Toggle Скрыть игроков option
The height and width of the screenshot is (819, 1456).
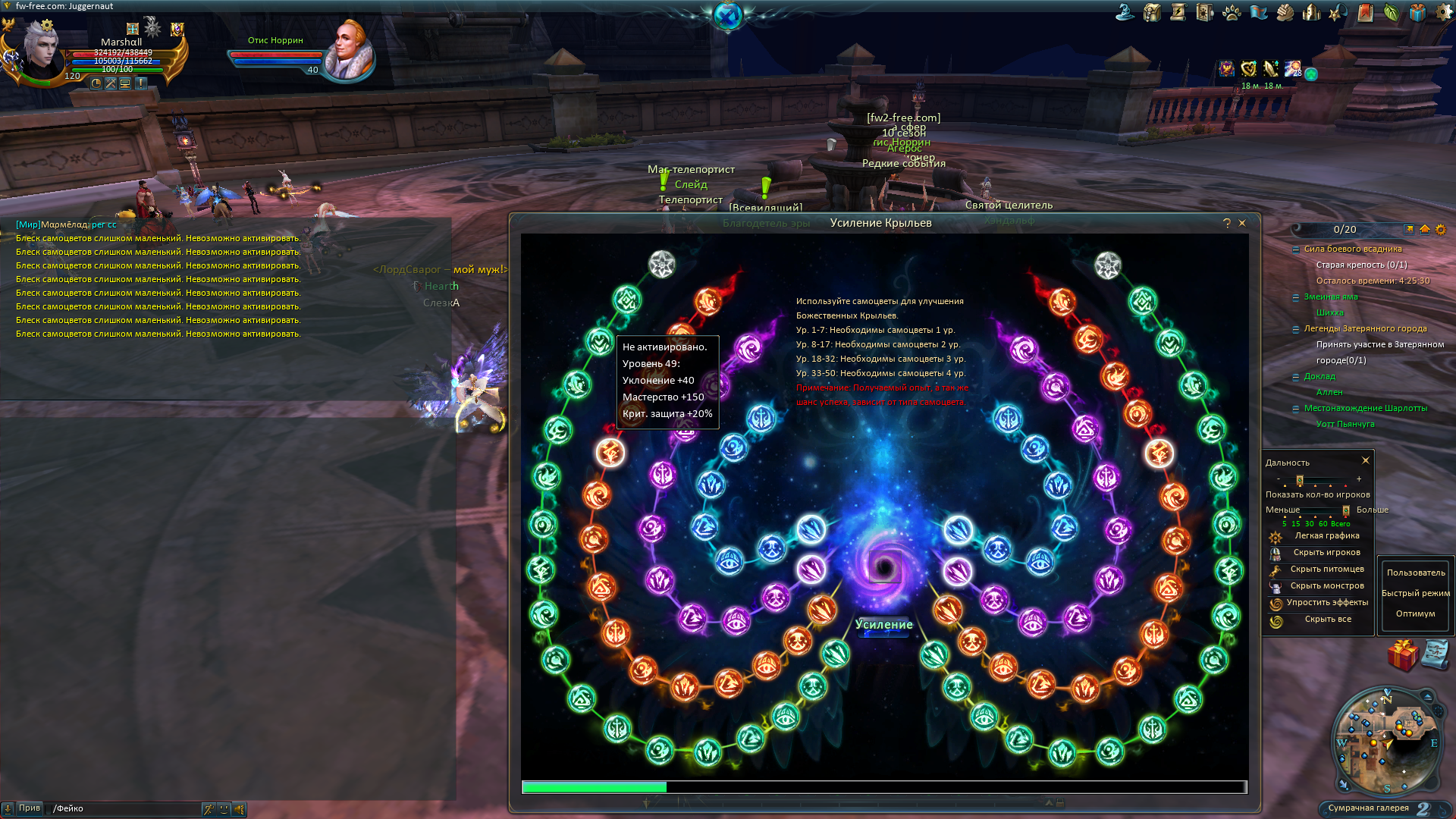[1326, 553]
